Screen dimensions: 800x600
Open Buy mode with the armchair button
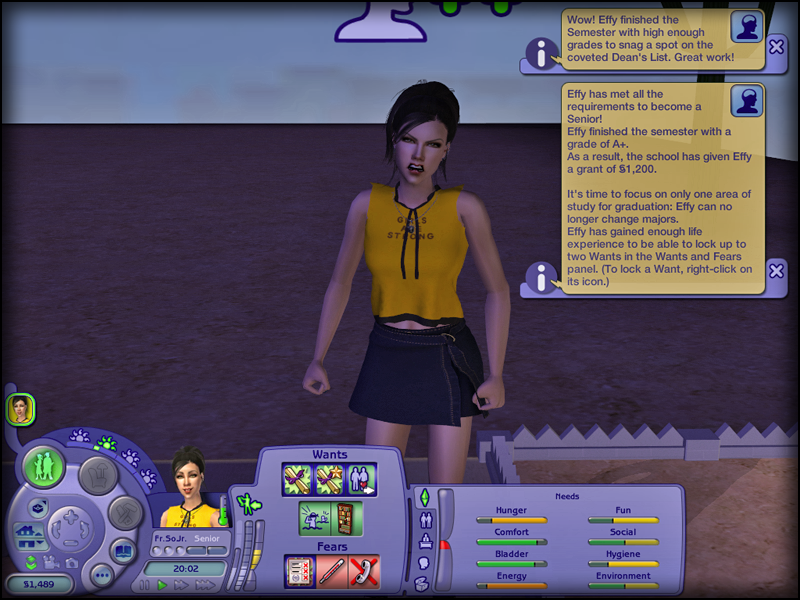(x=98, y=474)
